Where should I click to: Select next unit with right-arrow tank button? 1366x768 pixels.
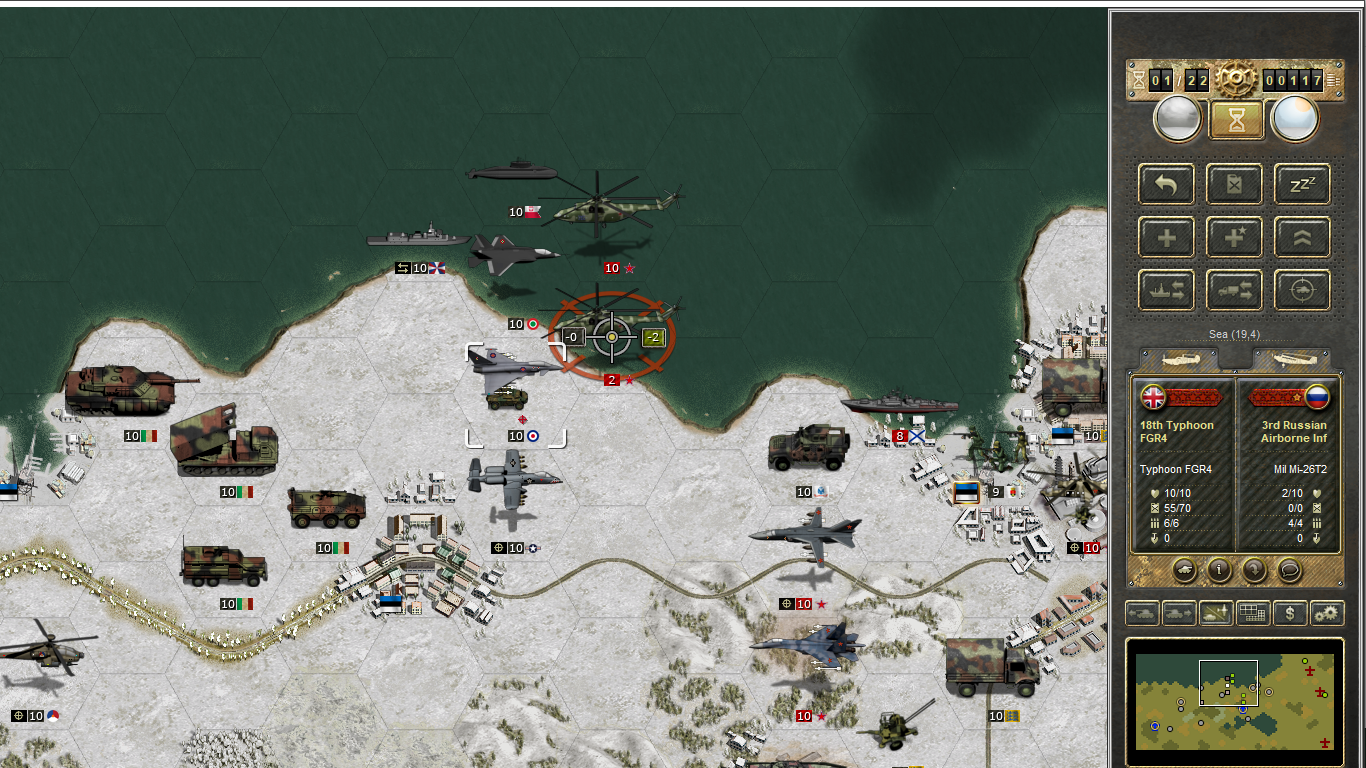pyautogui.click(x=1180, y=613)
